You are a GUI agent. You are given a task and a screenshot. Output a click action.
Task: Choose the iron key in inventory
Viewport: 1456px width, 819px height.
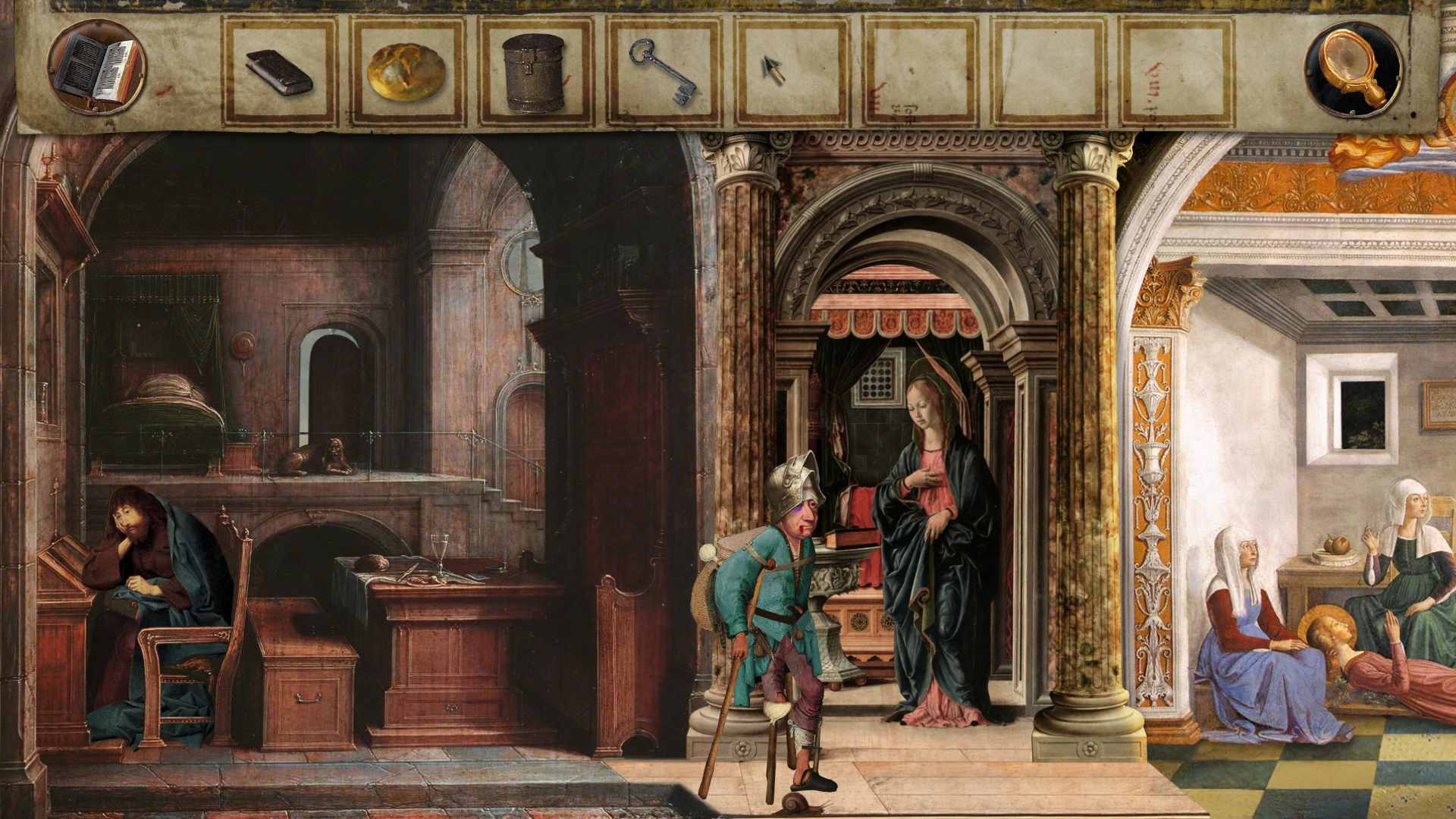pyautogui.click(x=662, y=71)
